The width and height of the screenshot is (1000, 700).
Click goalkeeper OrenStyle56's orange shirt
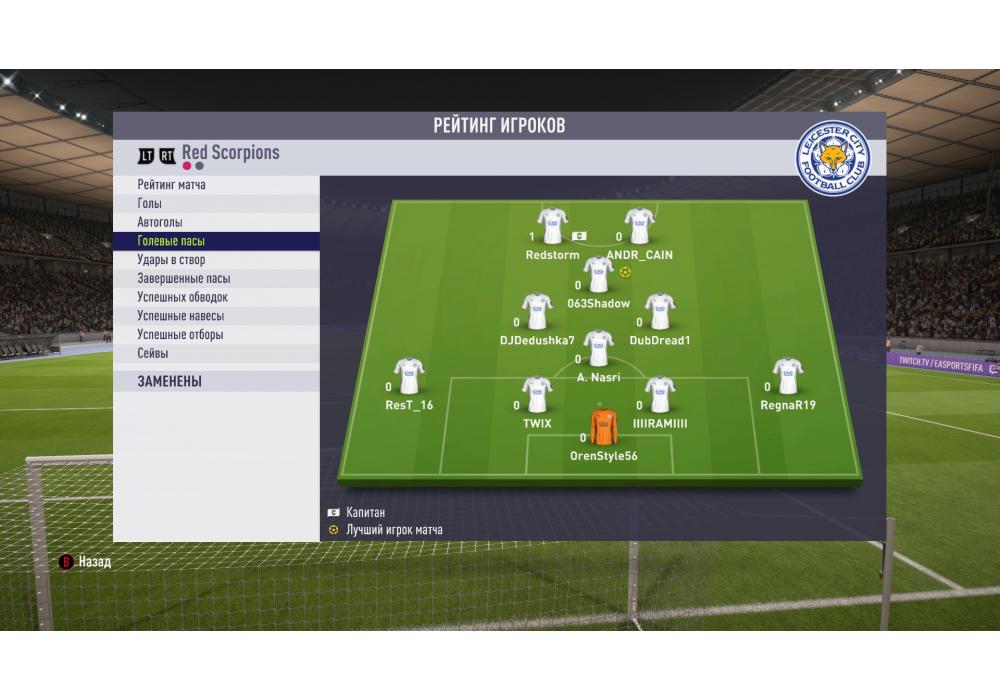(603, 427)
